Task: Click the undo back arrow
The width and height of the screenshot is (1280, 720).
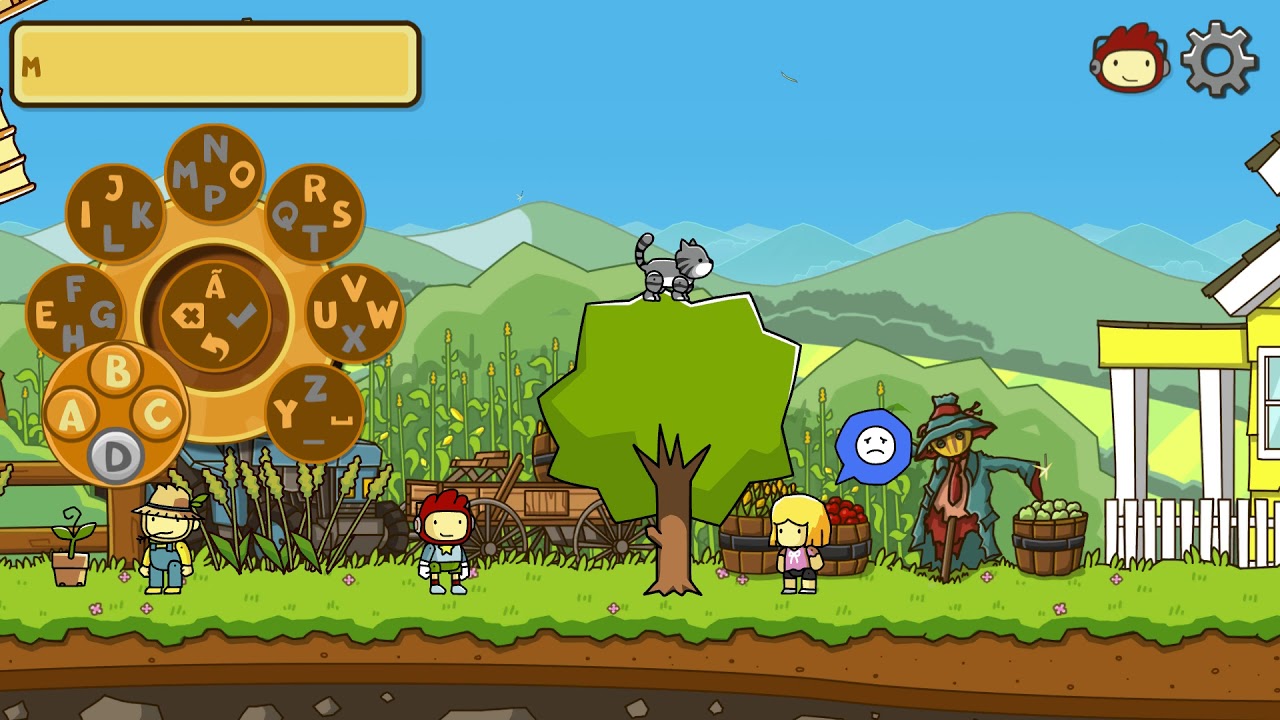Action: point(215,347)
